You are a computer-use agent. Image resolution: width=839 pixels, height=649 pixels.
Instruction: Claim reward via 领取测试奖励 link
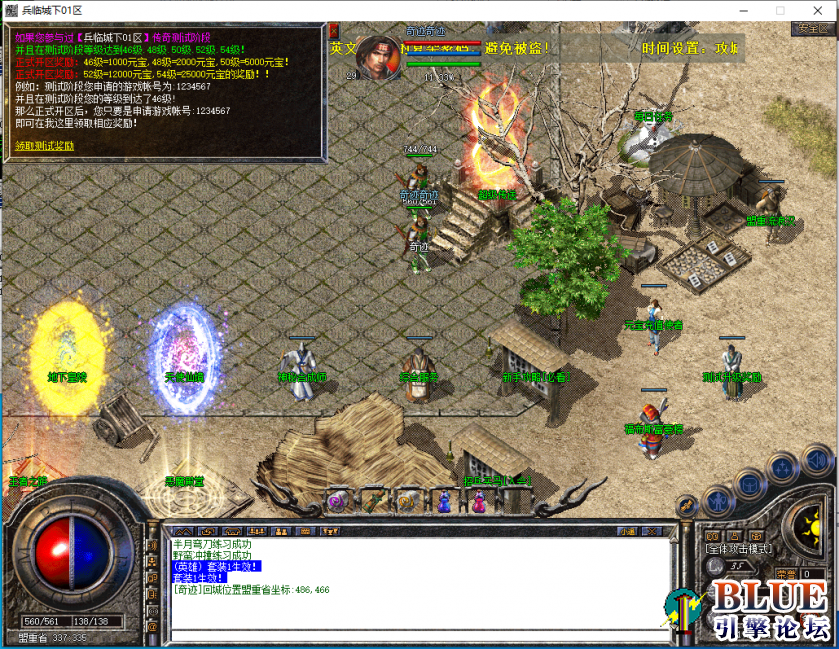(x=45, y=146)
